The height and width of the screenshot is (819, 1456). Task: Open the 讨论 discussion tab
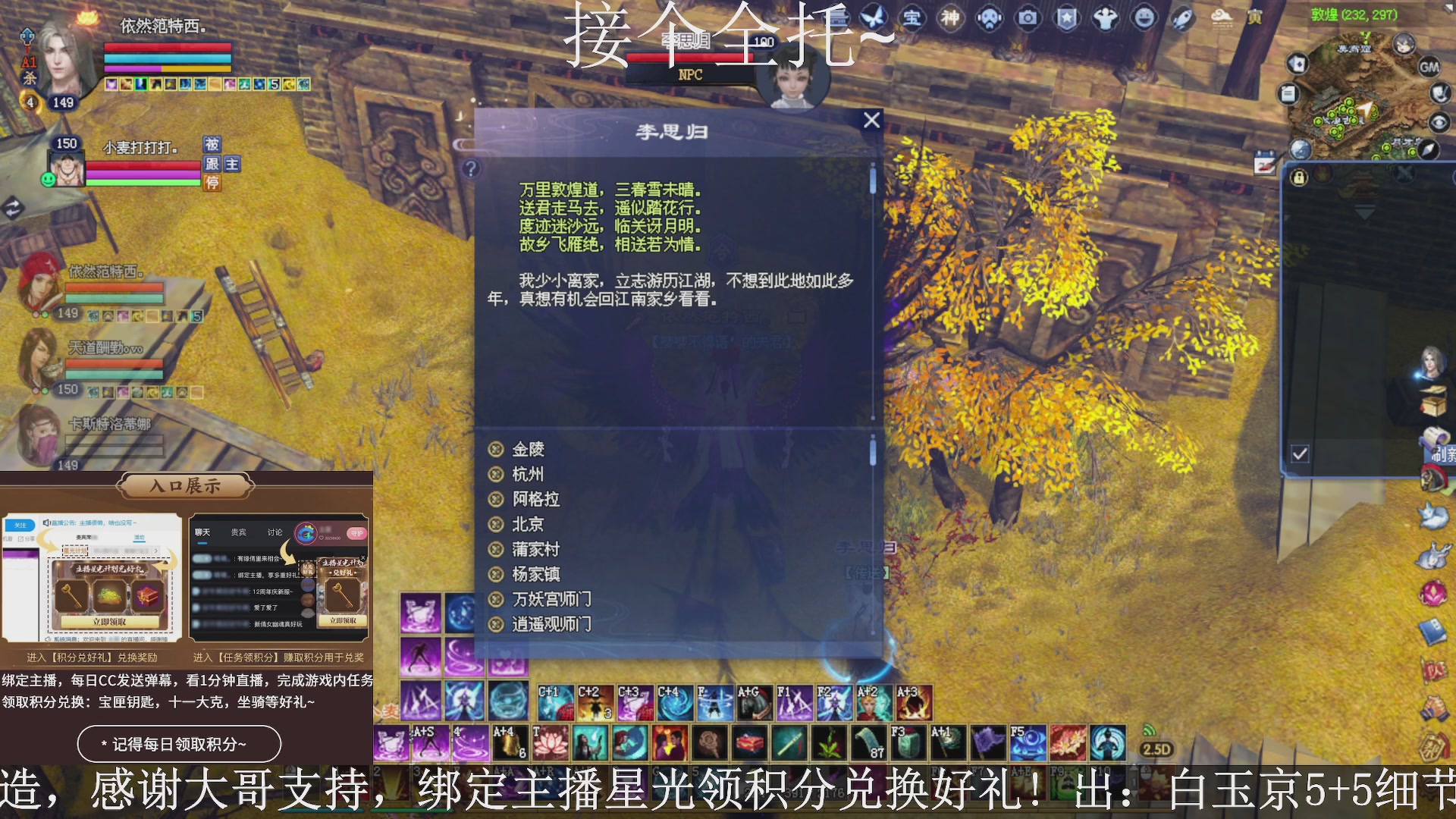pos(275,532)
